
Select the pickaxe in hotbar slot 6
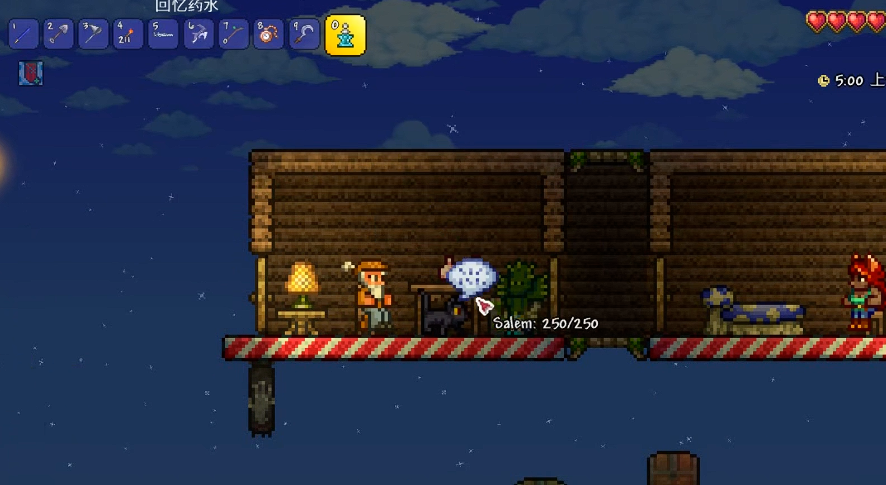[199, 34]
